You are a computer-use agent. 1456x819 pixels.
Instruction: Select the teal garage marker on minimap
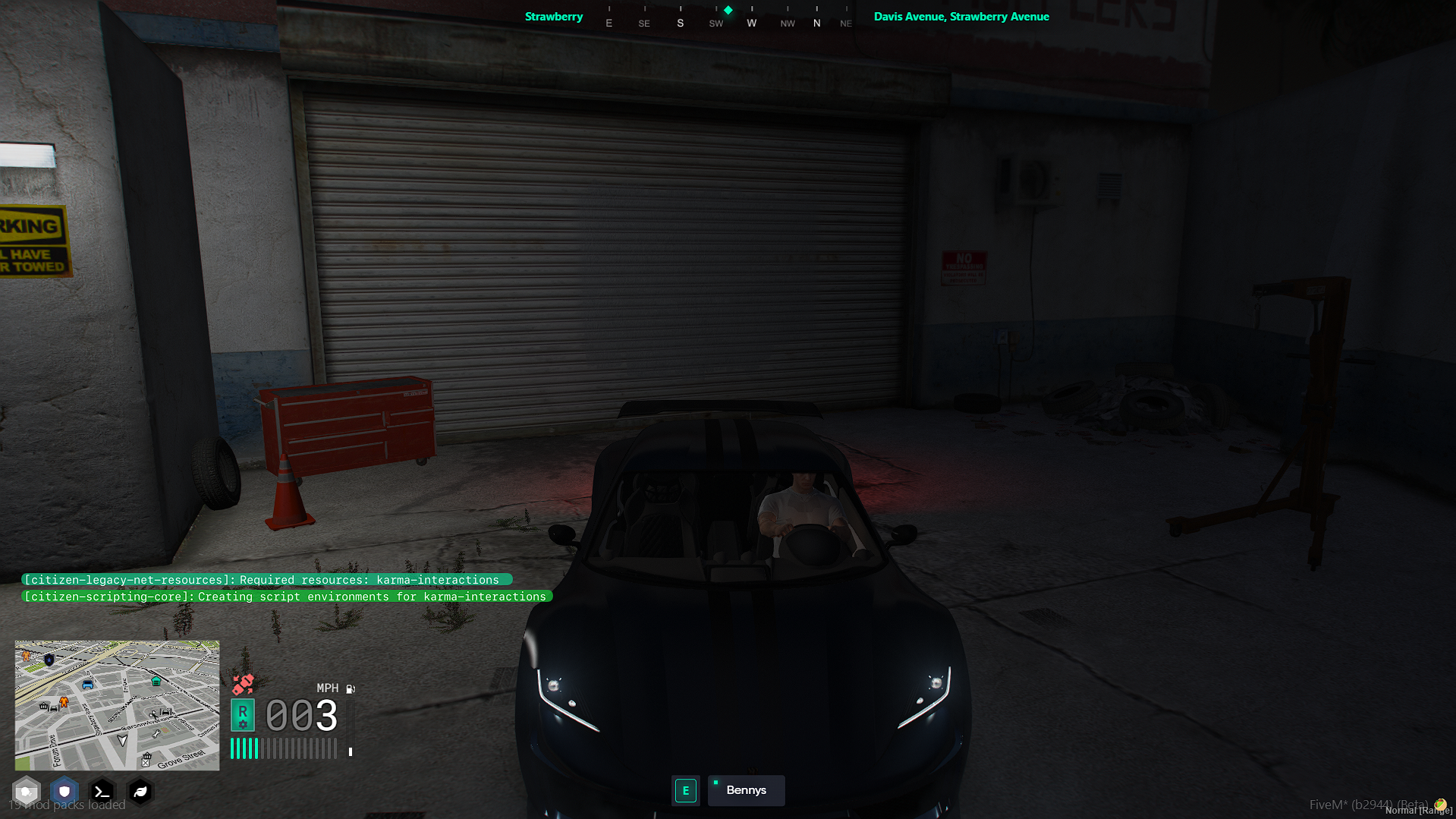point(156,681)
